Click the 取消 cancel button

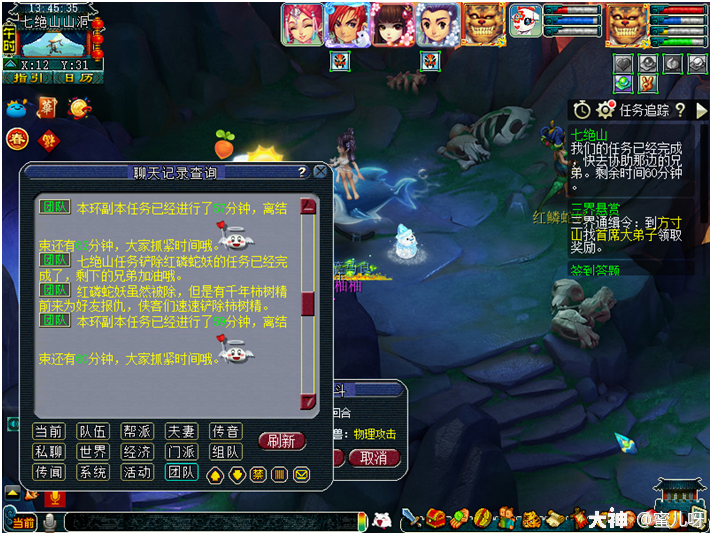click(x=374, y=457)
